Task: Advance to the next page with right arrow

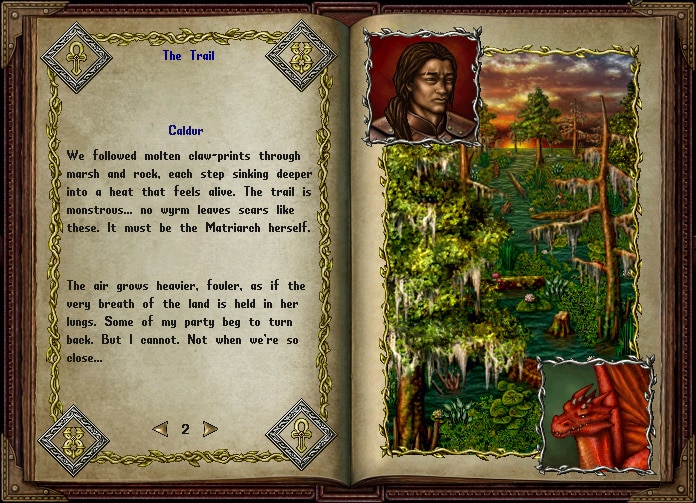Action: [210, 429]
